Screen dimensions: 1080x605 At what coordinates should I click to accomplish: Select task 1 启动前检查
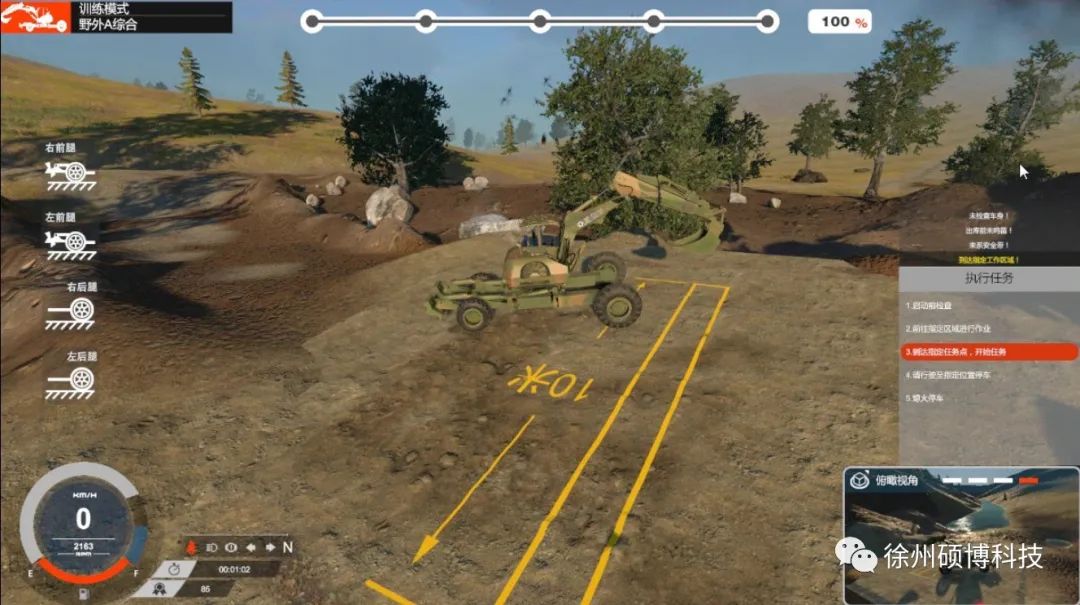939,305
